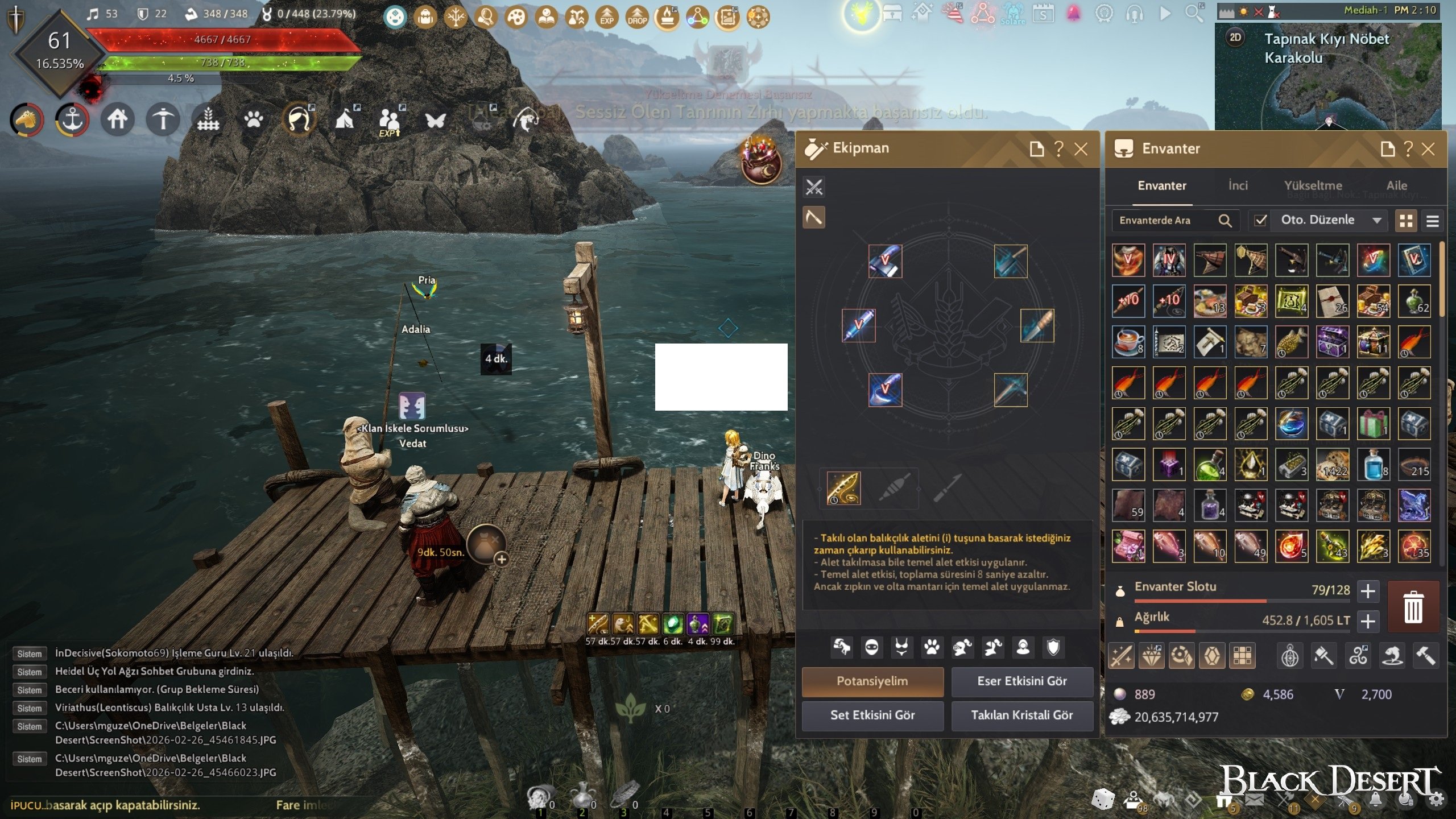Viewport: 1456px width, 819px height.
Task: Close the Envanter inventory window
Action: click(1428, 149)
